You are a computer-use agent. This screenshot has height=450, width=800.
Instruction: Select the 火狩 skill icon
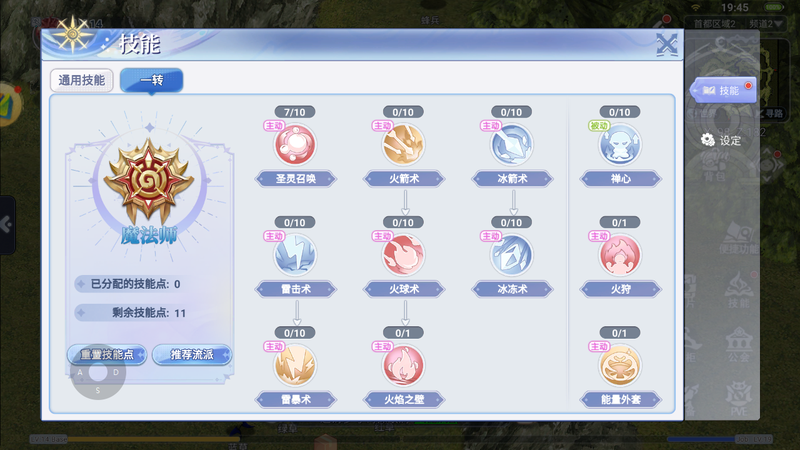(620, 255)
